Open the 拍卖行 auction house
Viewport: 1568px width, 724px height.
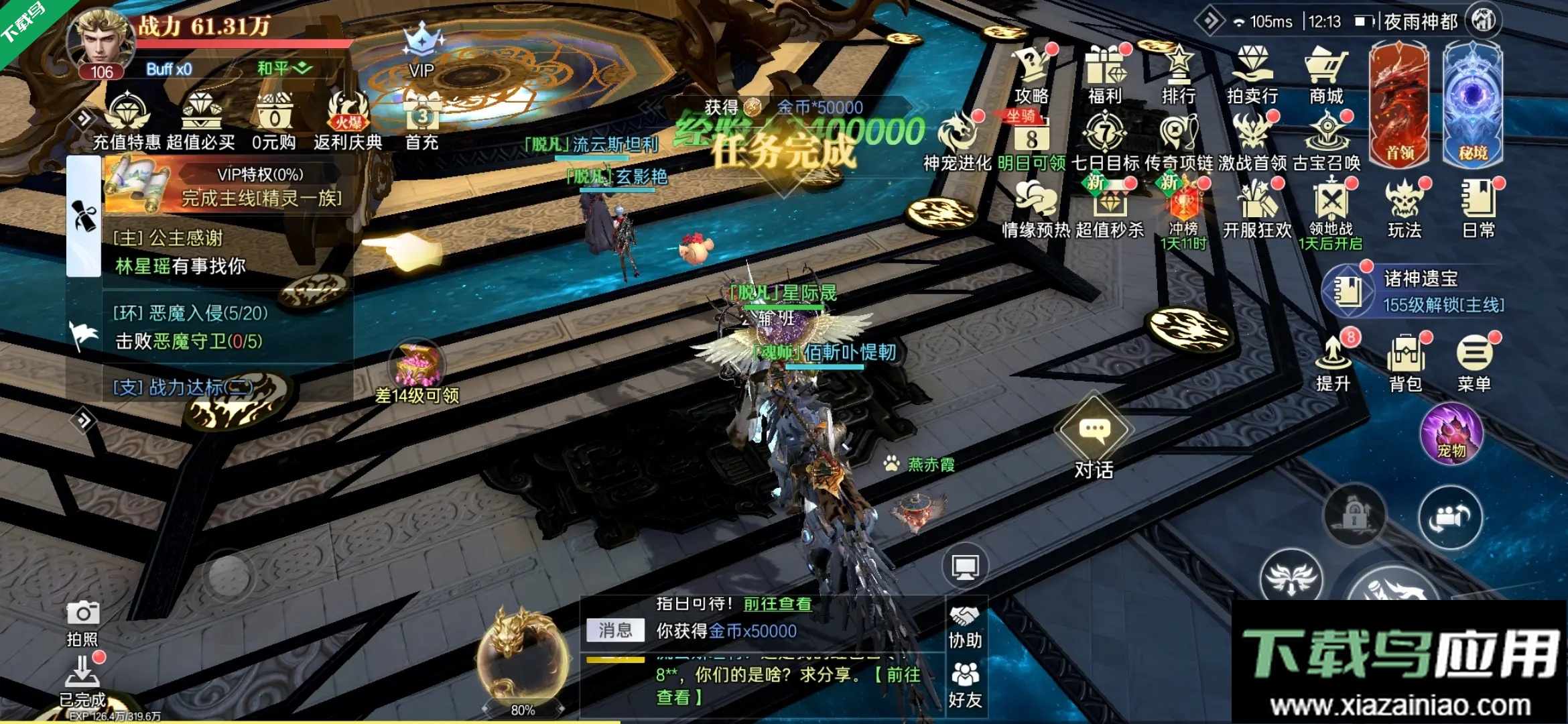point(1252,72)
